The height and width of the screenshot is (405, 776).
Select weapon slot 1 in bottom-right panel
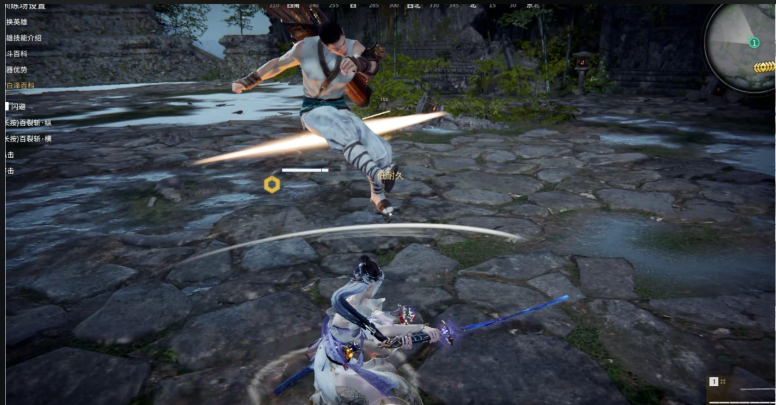(715, 381)
